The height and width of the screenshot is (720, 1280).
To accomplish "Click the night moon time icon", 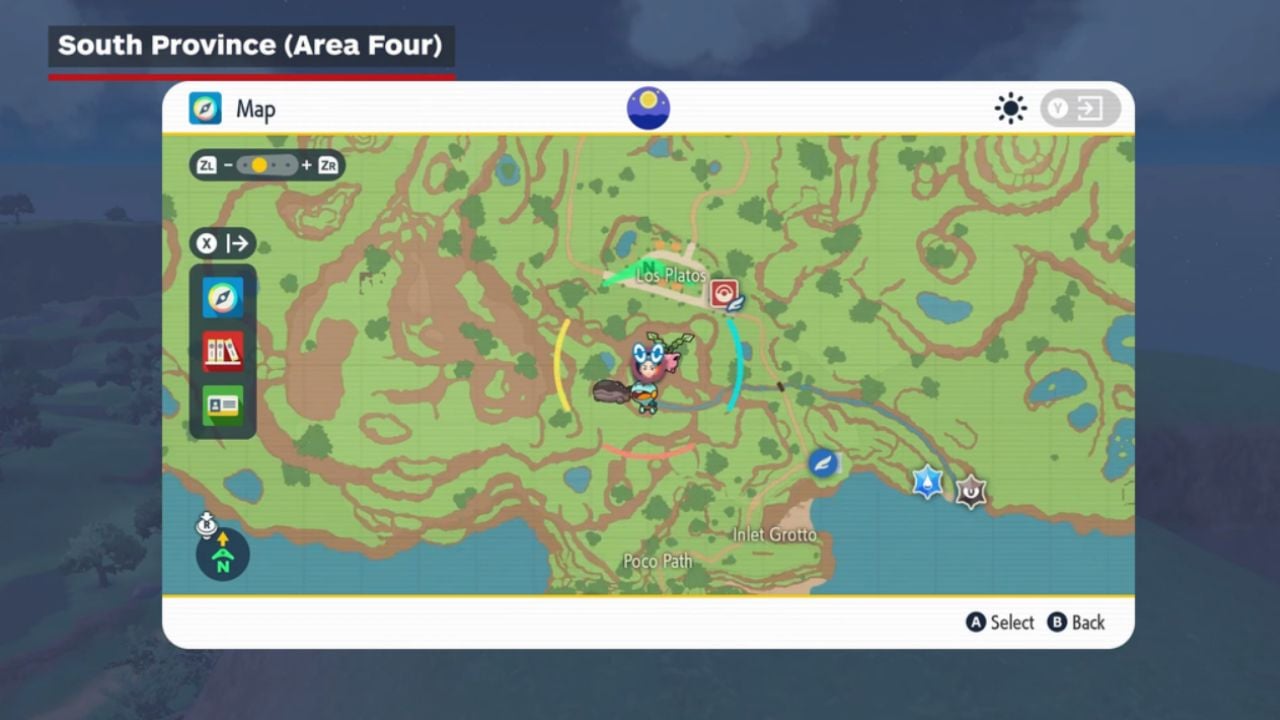I will pos(648,108).
